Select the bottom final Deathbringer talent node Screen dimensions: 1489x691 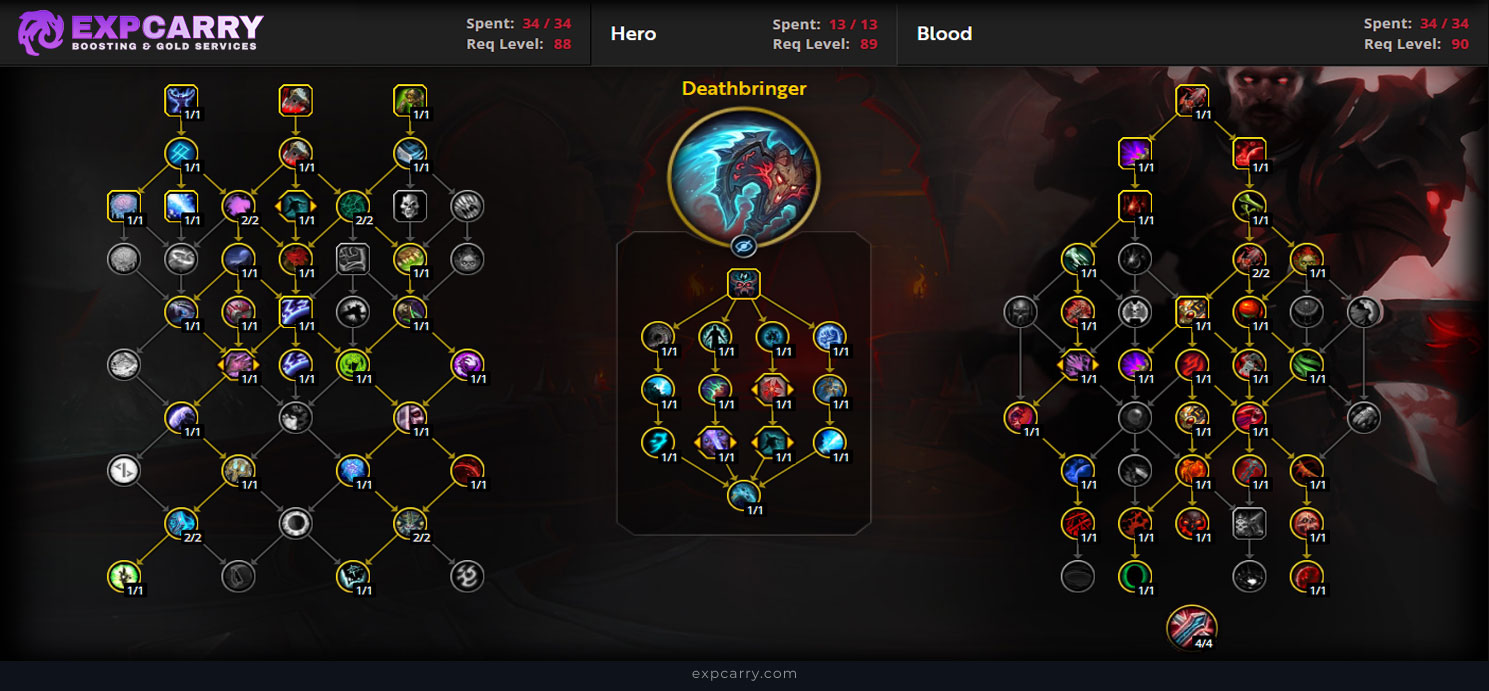[x=743, y=494]
